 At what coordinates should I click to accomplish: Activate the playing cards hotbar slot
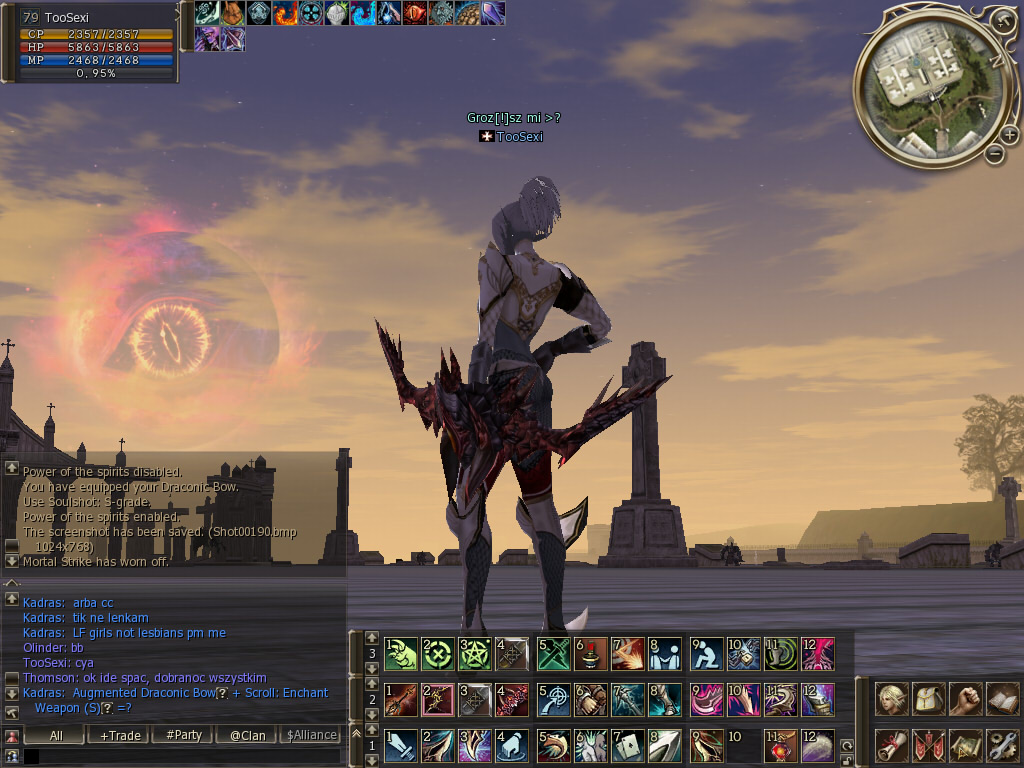click(x=629, y=746)
